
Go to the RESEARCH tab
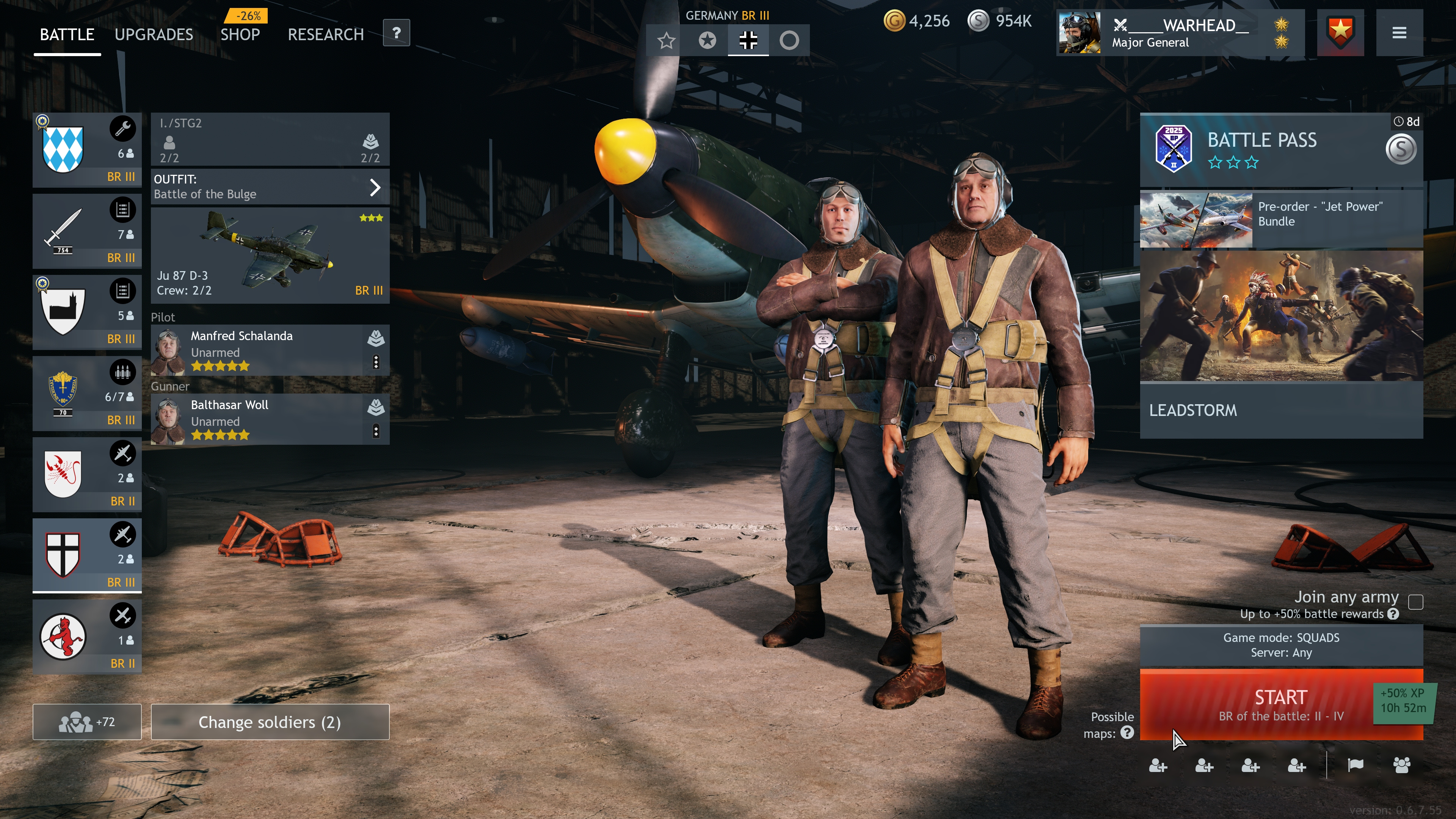(x=326, y=35)
